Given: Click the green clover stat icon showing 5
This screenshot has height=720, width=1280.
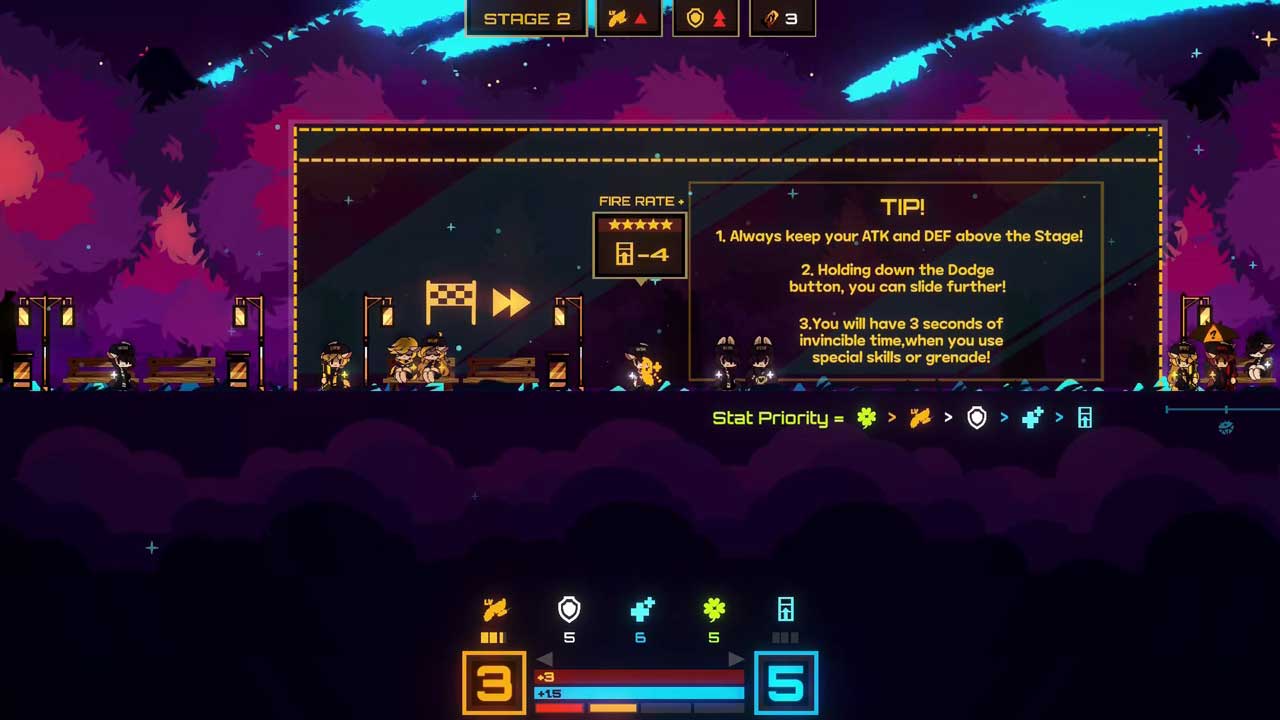Looking at the screenshot, I should pyautogui.click(x=714, y=609).
